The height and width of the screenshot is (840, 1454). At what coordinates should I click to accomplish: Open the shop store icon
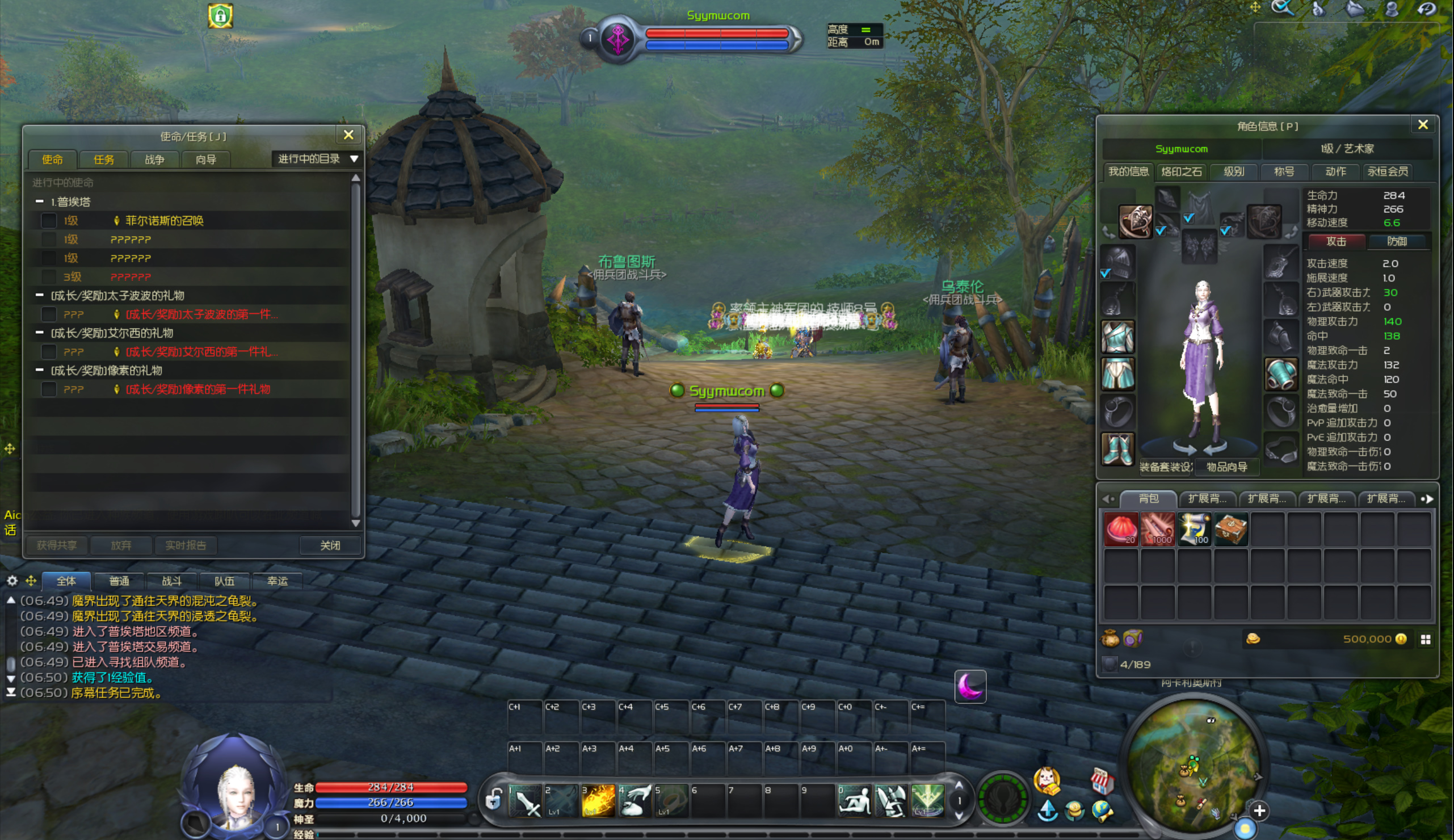pos(1102,782)
